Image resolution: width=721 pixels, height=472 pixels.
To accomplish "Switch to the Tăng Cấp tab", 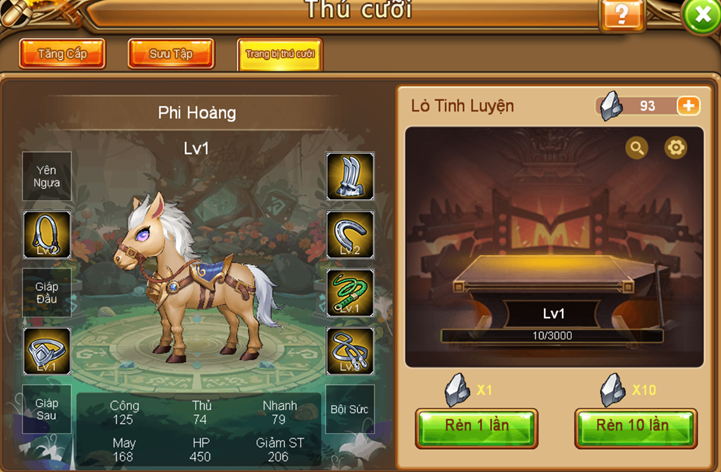I will point(62,54).
